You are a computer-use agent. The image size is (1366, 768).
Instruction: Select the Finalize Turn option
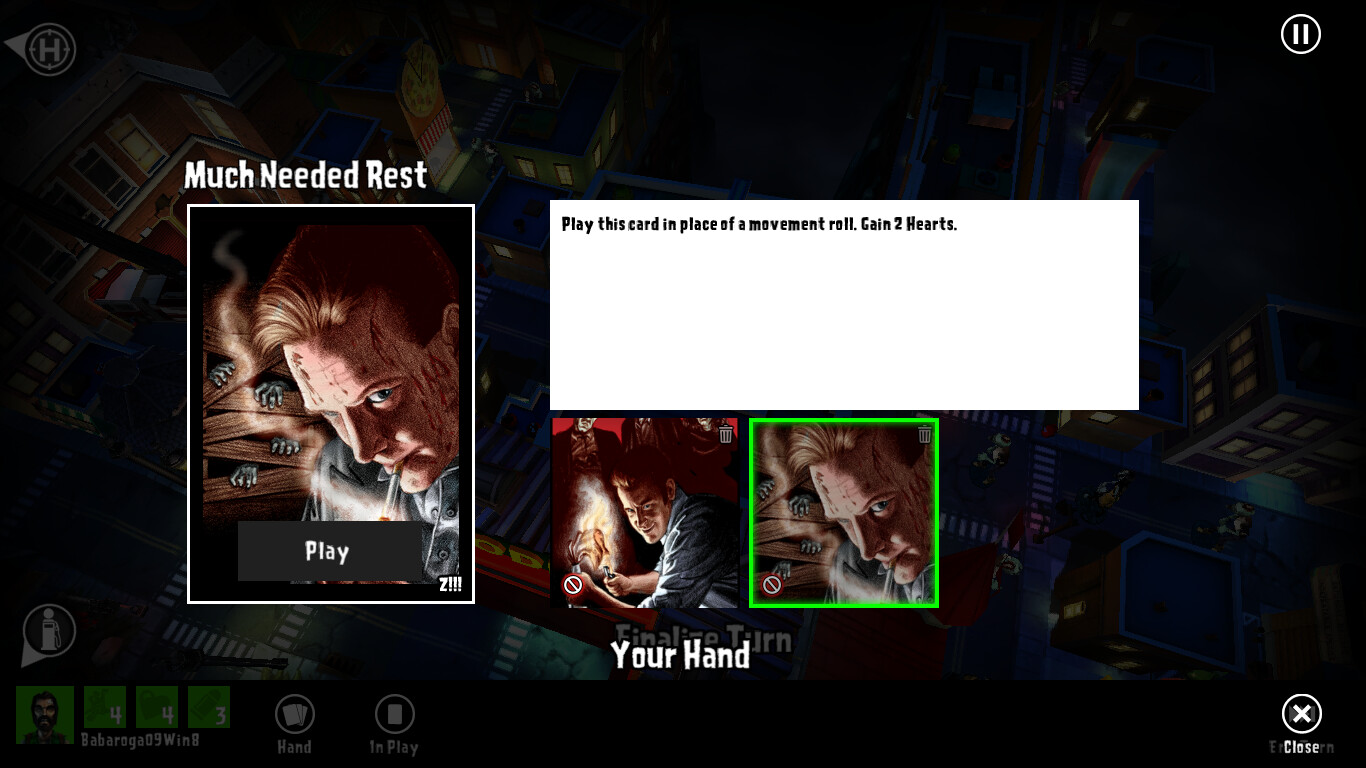pyautogui.click(x=701, y=636)
